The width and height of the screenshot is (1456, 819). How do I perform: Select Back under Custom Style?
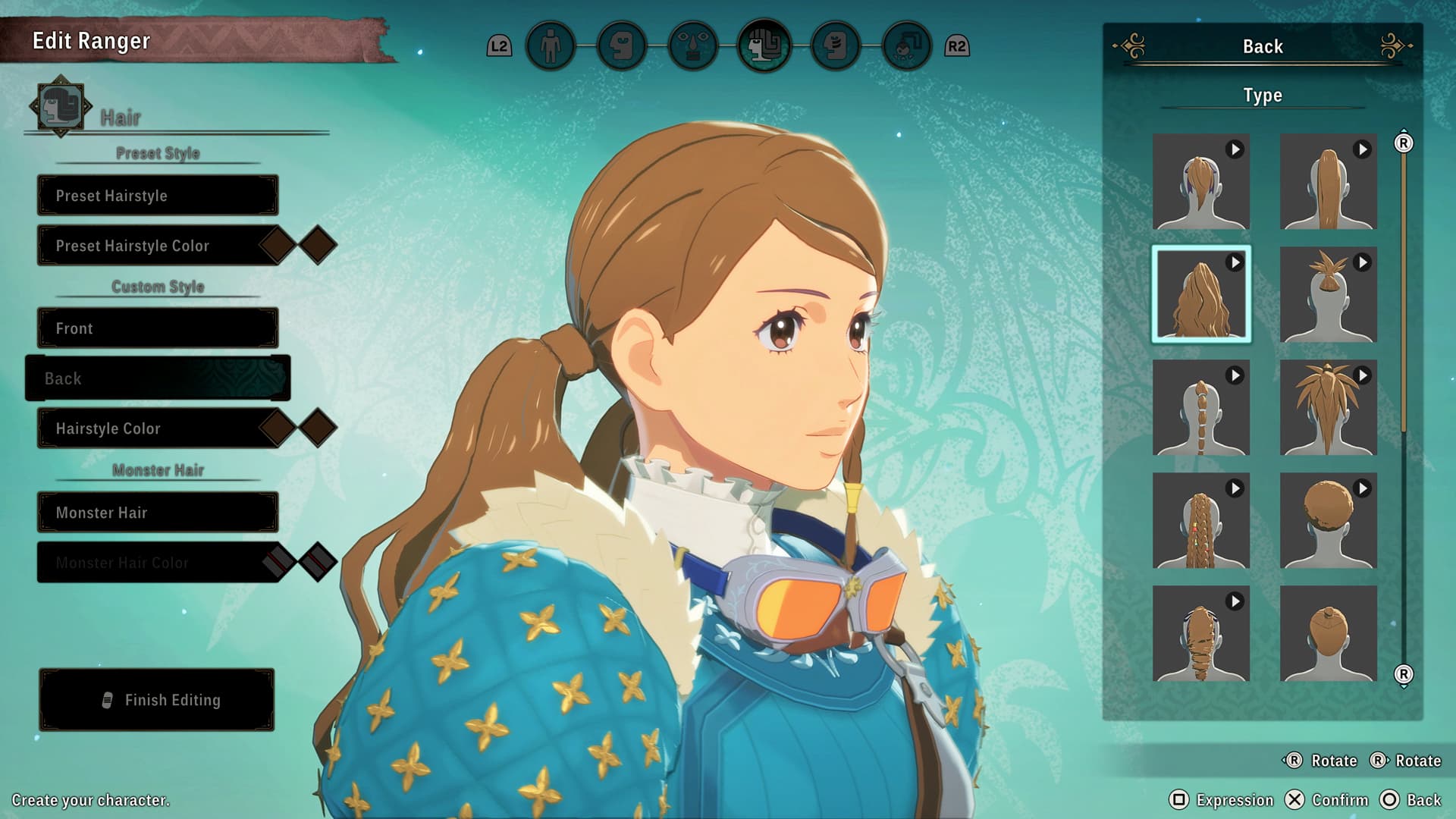point(157,378)
